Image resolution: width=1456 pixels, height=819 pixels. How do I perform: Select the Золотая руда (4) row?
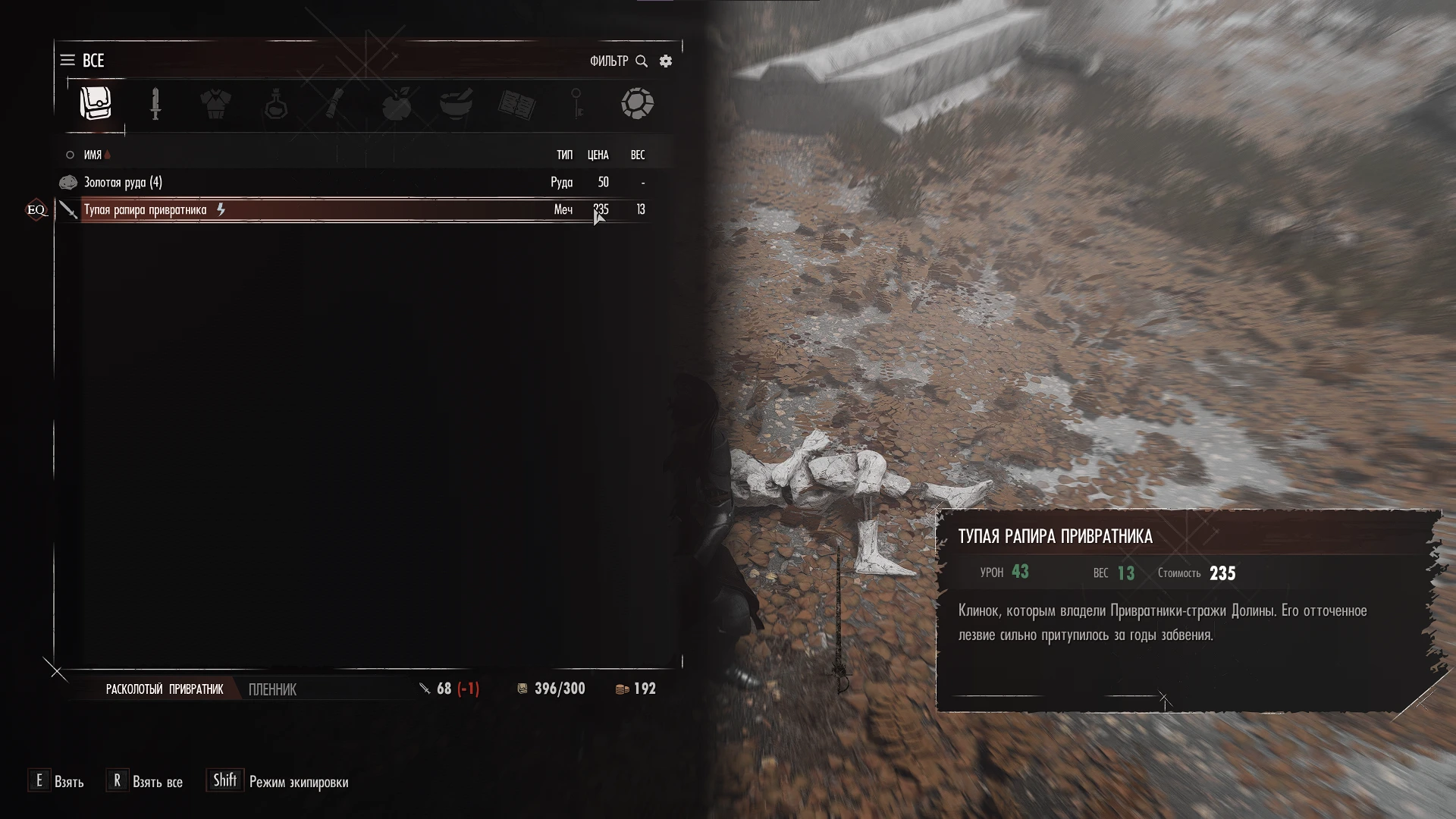click(x=303, y=182)
